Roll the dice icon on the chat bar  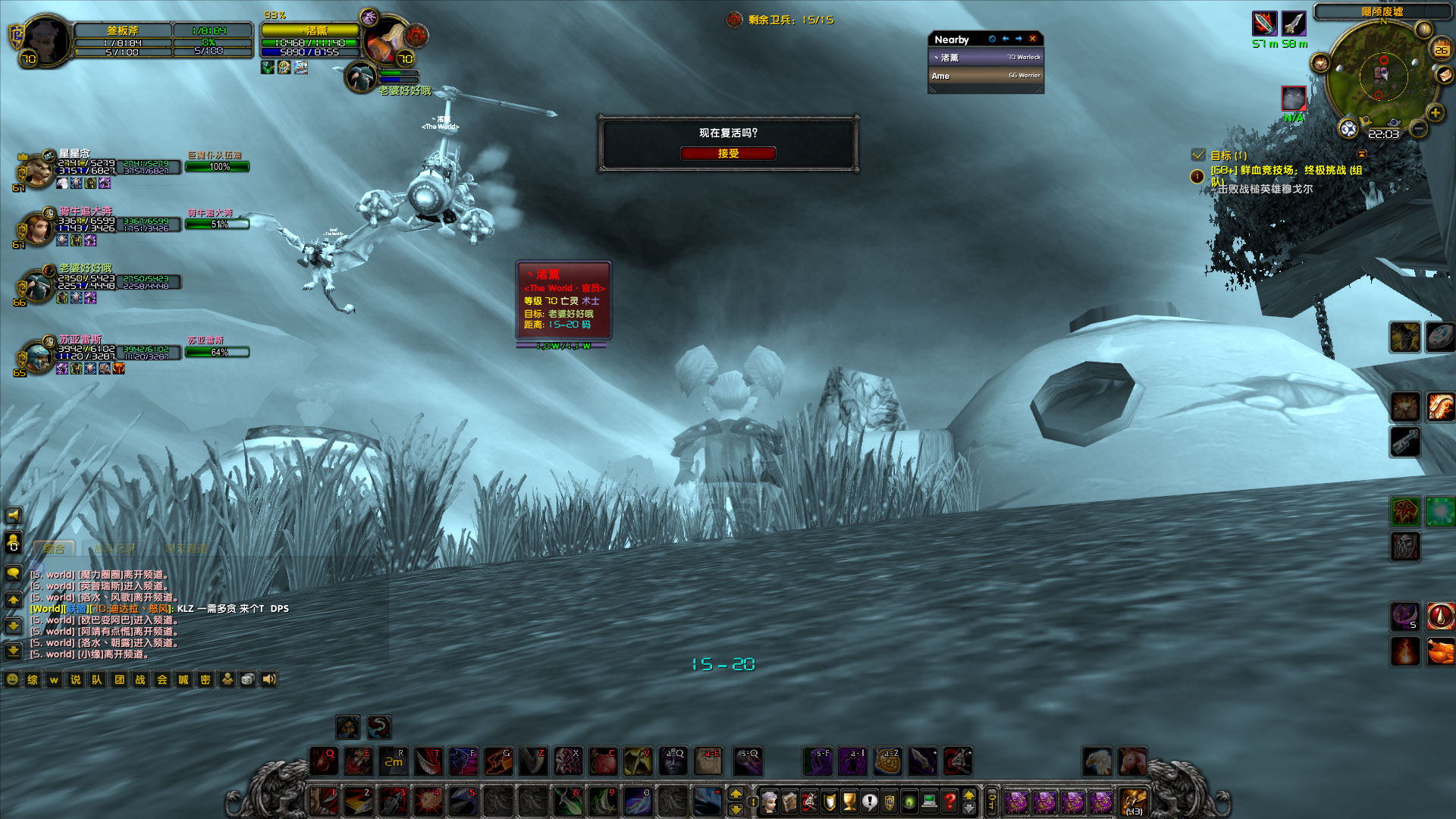click(x=247, y=679)
